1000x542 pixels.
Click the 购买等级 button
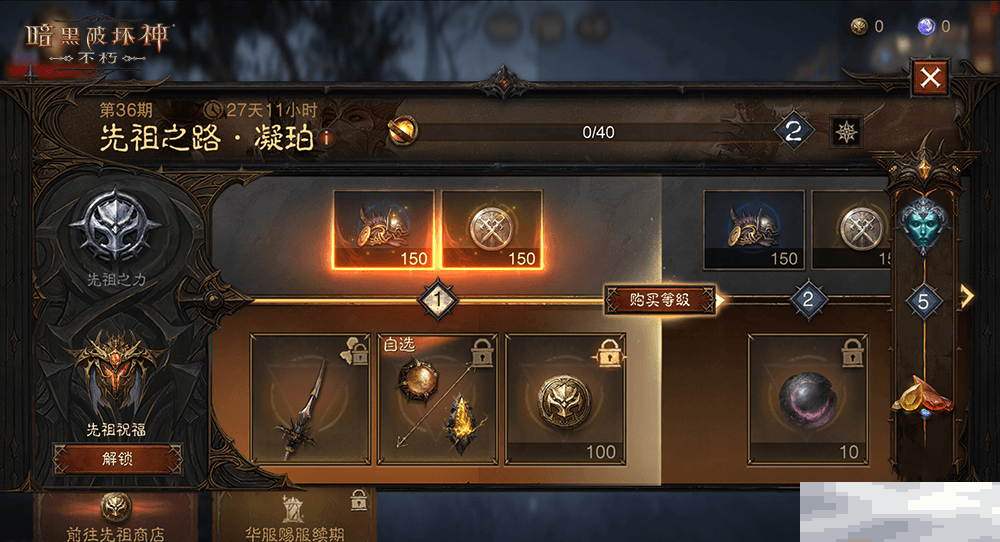pyautogui.click(x=660, y=299)
